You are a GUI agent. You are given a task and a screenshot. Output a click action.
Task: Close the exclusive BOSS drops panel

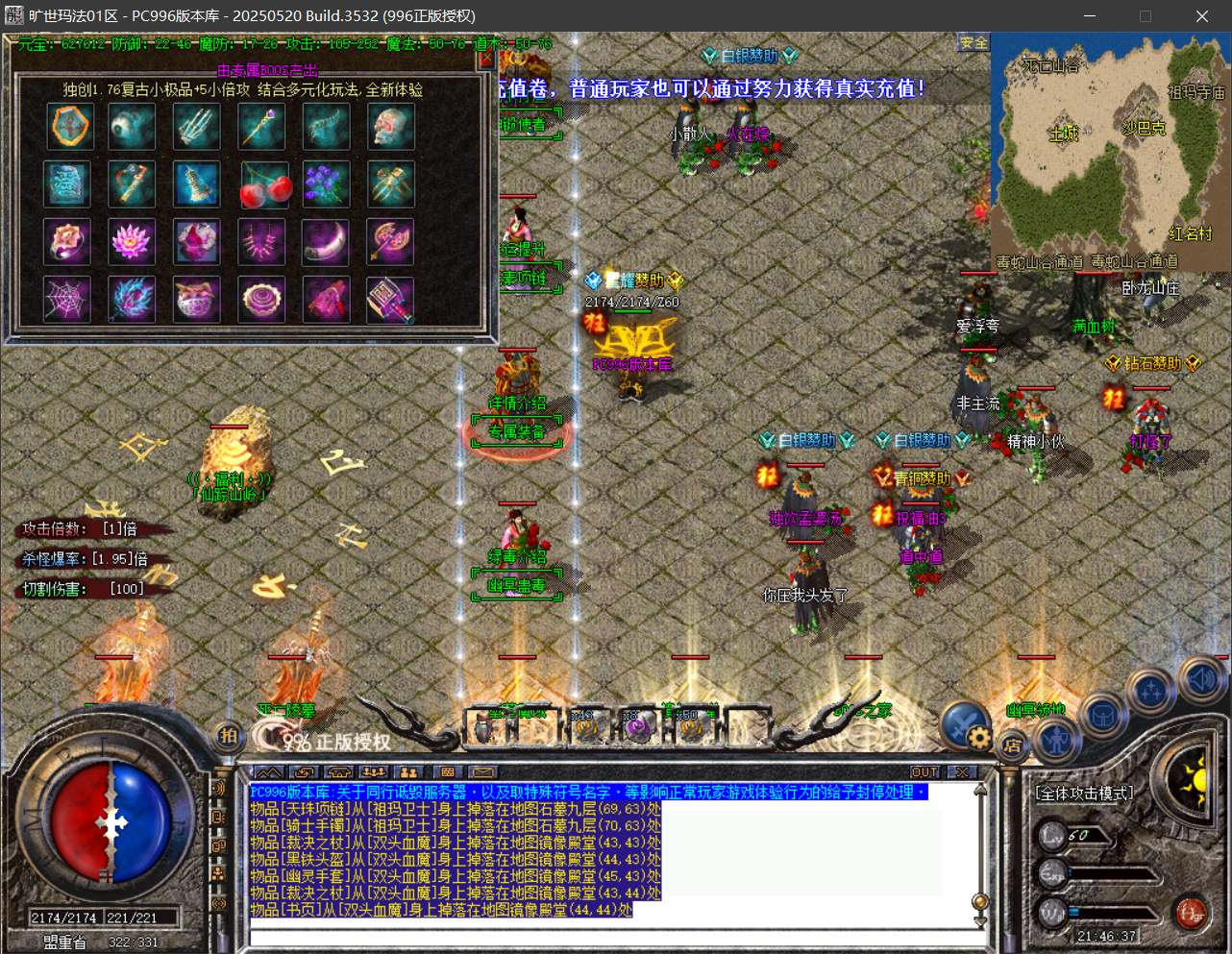(486, 60)
